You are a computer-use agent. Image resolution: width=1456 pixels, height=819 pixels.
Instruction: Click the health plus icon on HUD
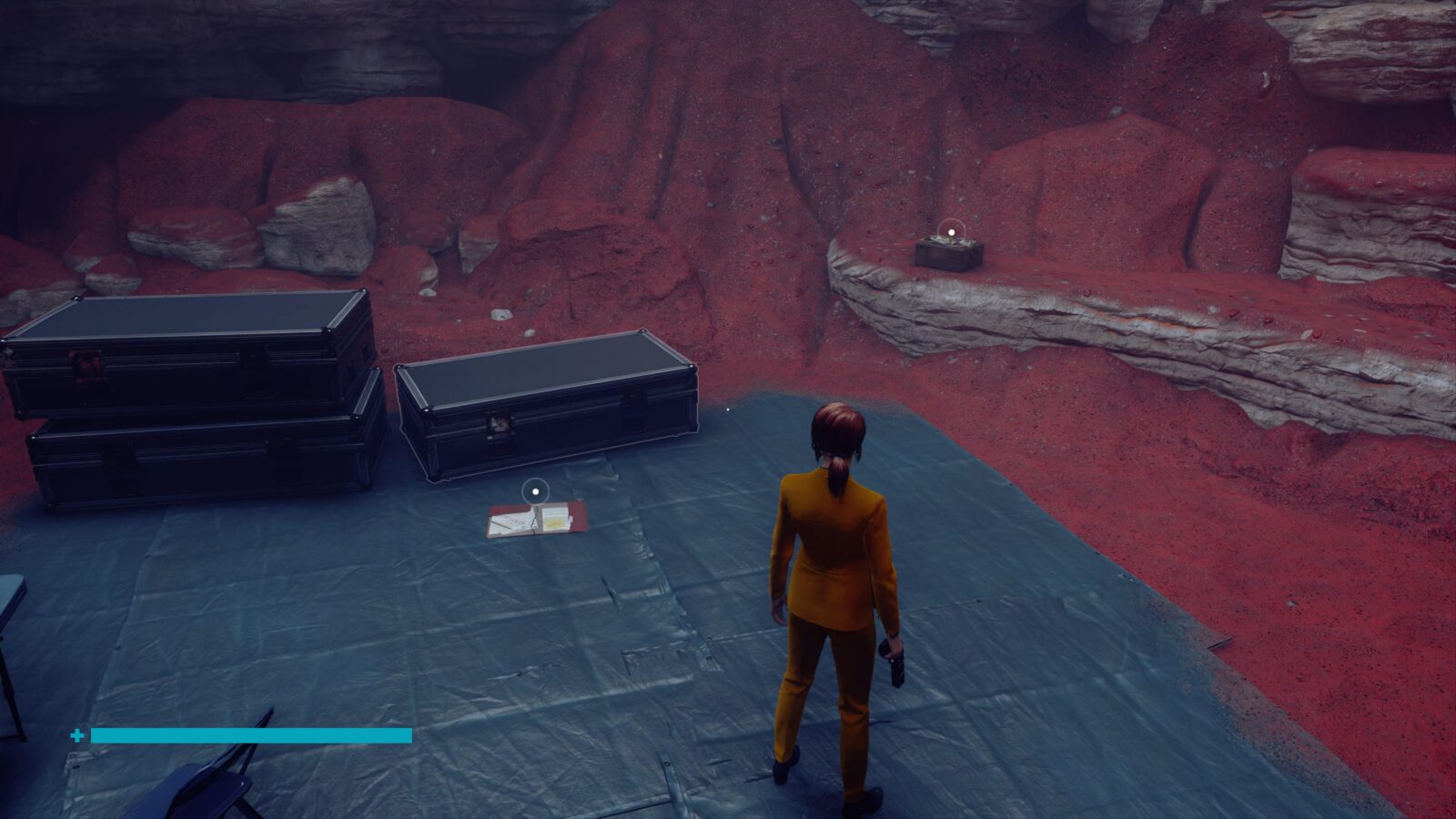click(77, 733)
